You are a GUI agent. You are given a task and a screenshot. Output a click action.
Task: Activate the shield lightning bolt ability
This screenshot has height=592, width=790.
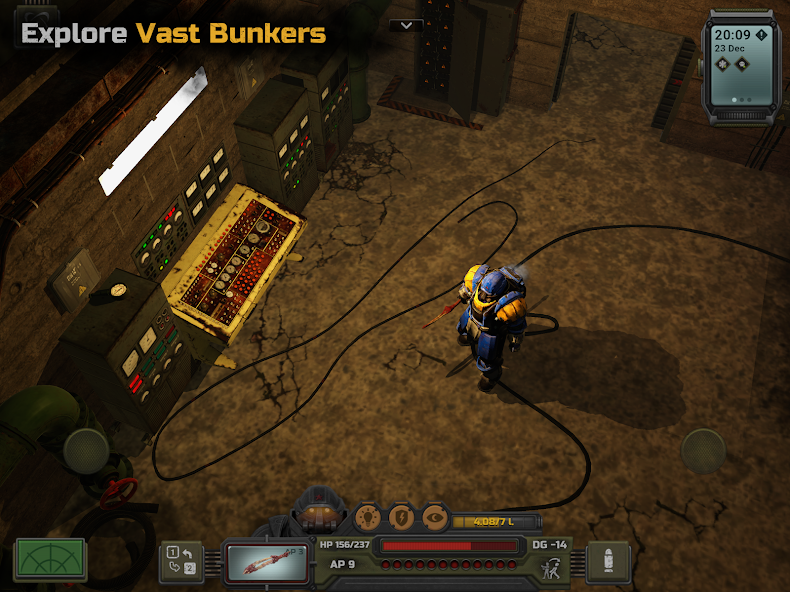click(x=401, y=517)
